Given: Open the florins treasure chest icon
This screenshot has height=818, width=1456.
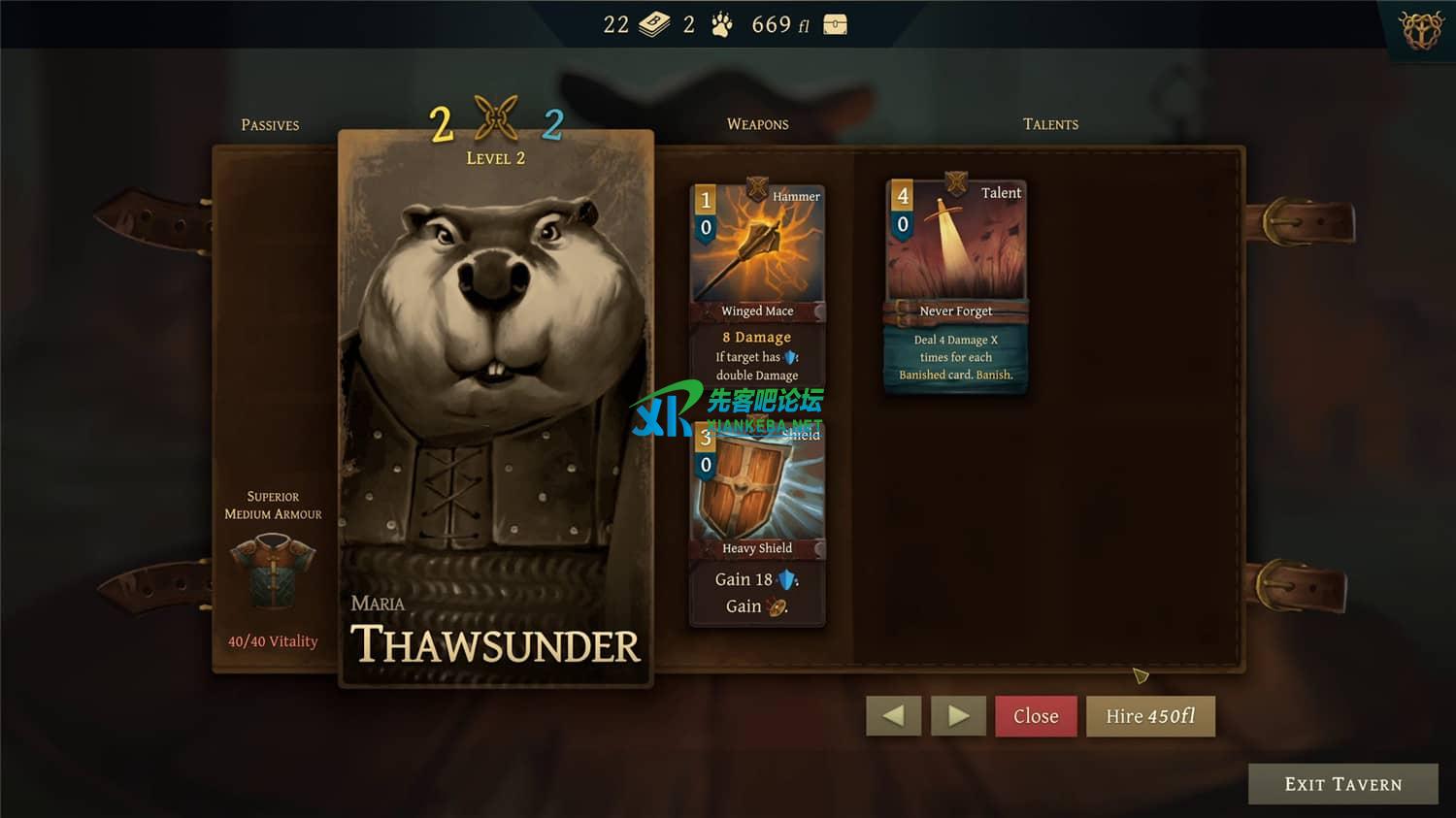Looking at the screenshot, I should click(835, 25).
